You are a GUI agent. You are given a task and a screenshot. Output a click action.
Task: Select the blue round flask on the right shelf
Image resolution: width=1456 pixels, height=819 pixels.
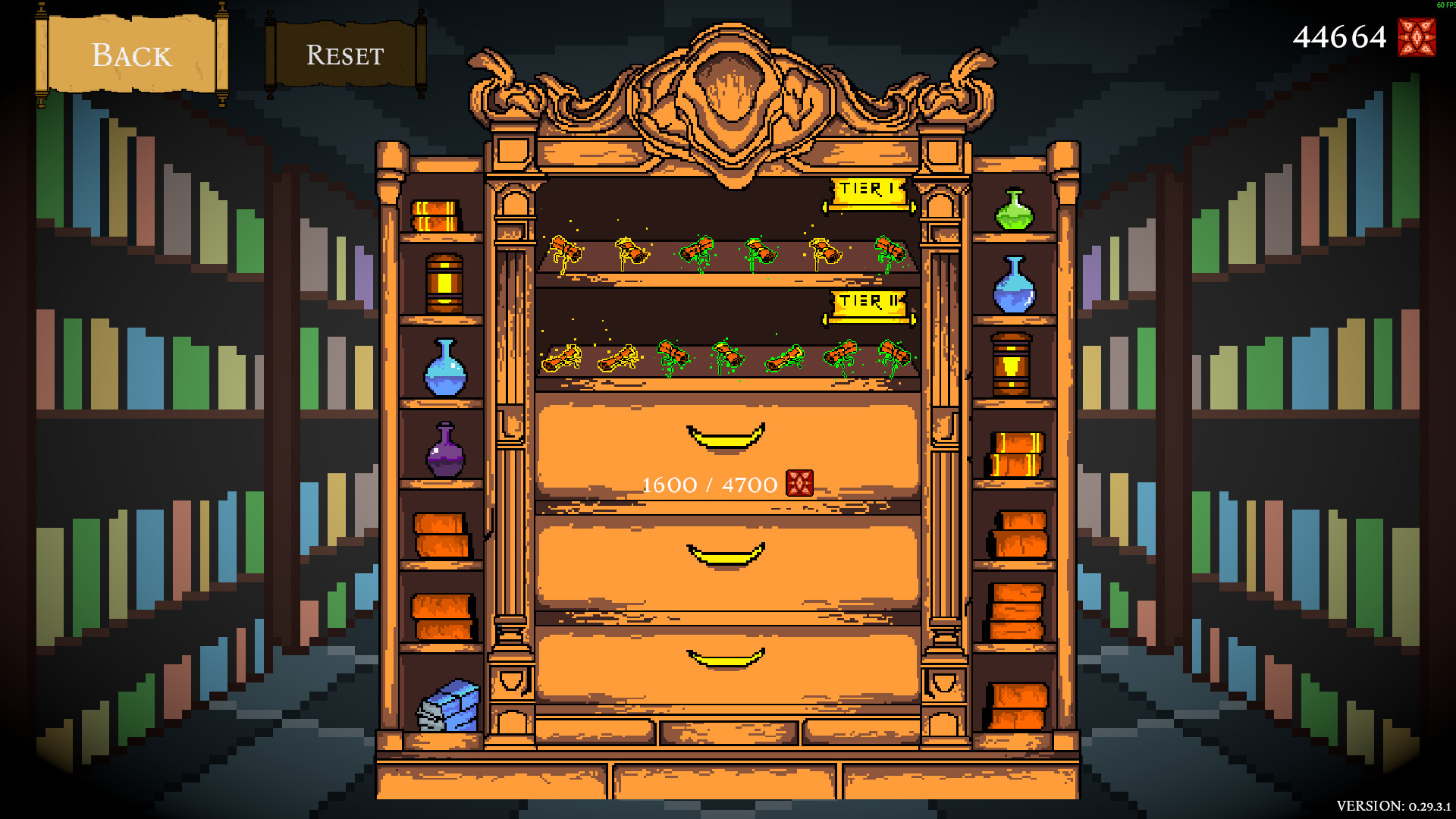[1014, 292]
